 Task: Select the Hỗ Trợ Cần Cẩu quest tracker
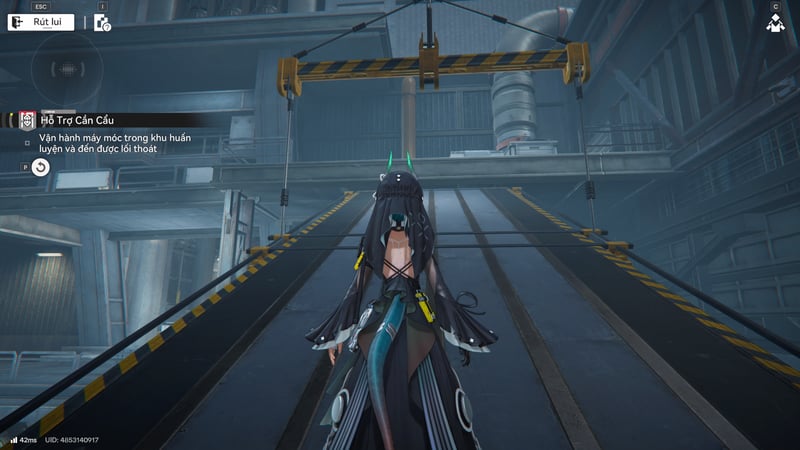coord(77,120)
